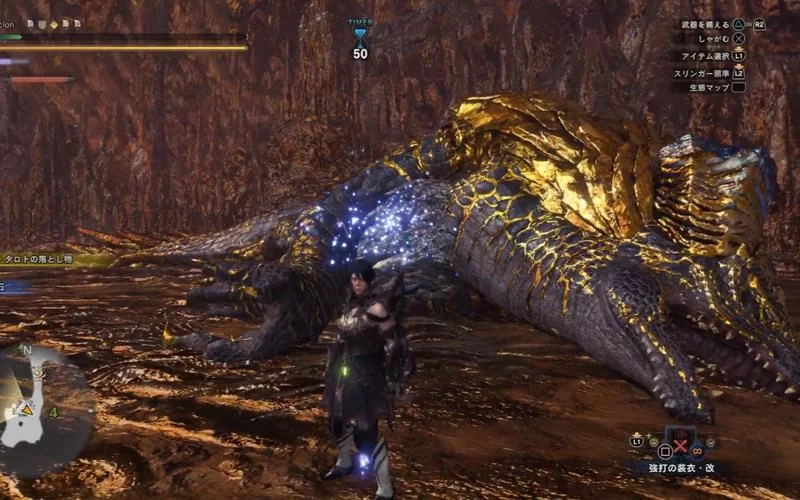Screen dimensions: 800x500
Task: Click the Kulve Taroth dropped material notification
Action: point(52,258)
